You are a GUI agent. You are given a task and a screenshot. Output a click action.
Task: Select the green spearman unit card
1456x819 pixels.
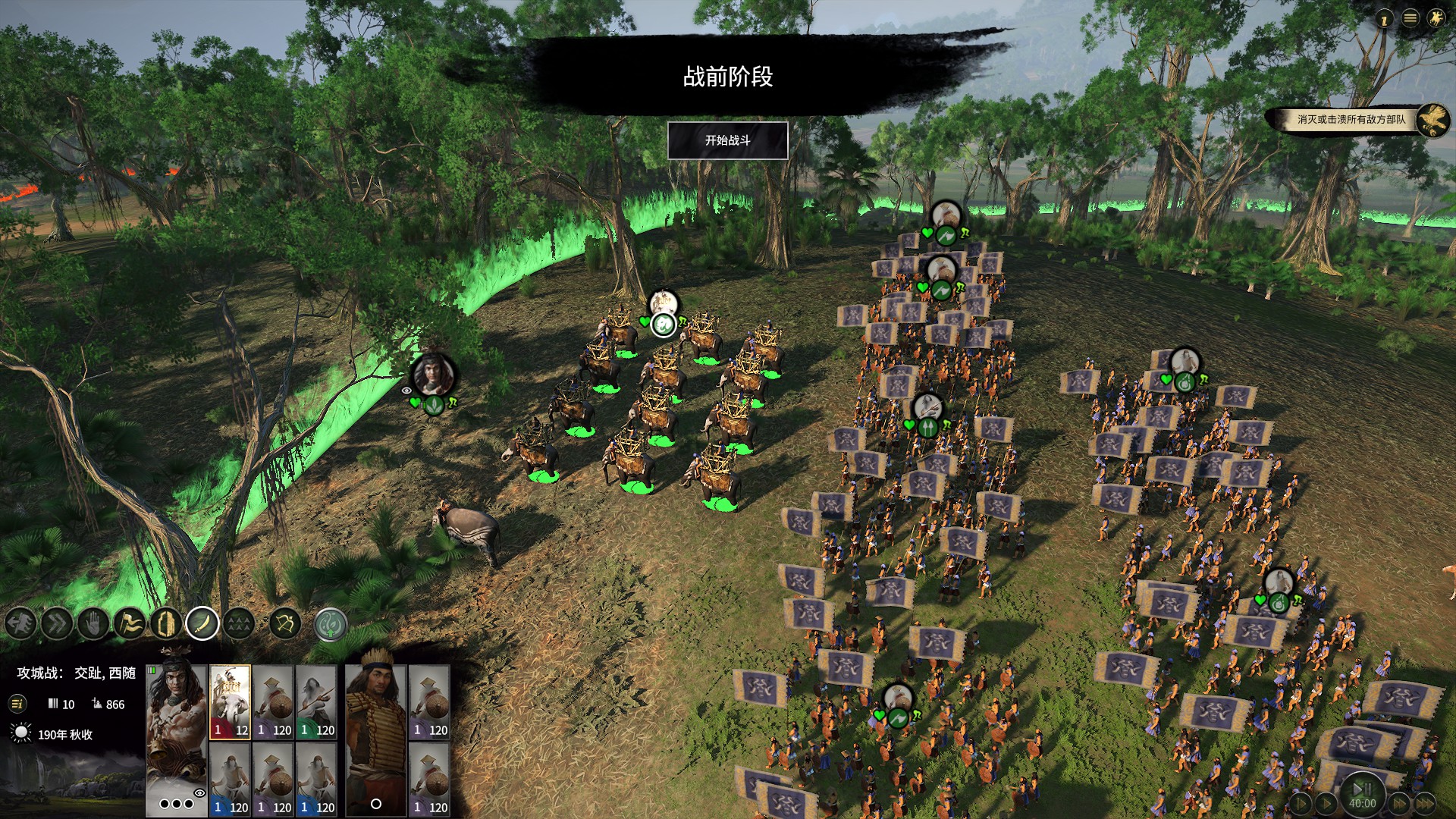point(316,701)
